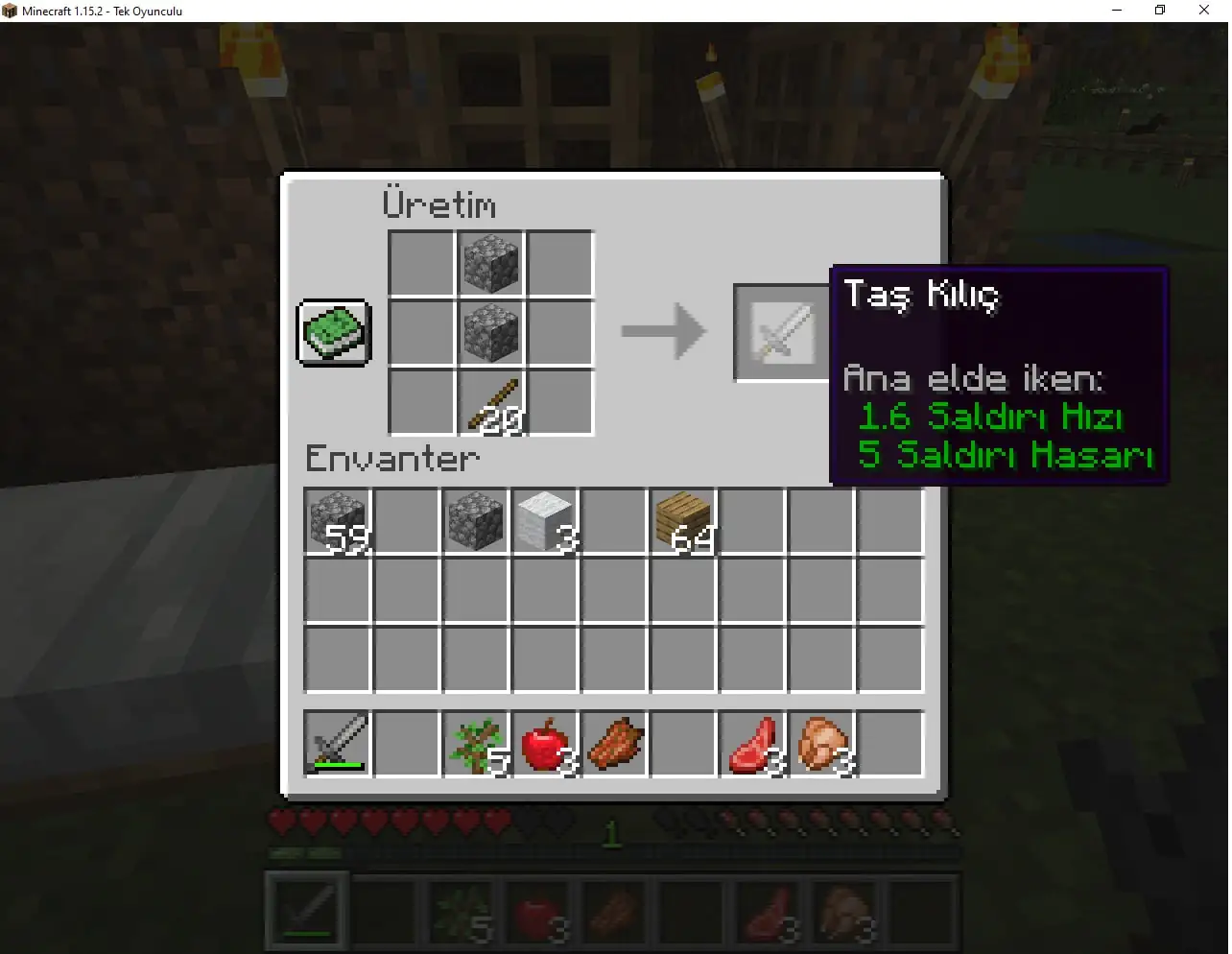The width and height of the screenshot is (1232, 954).
Task: Grab the white wool stack of 3
Action: 545,520
